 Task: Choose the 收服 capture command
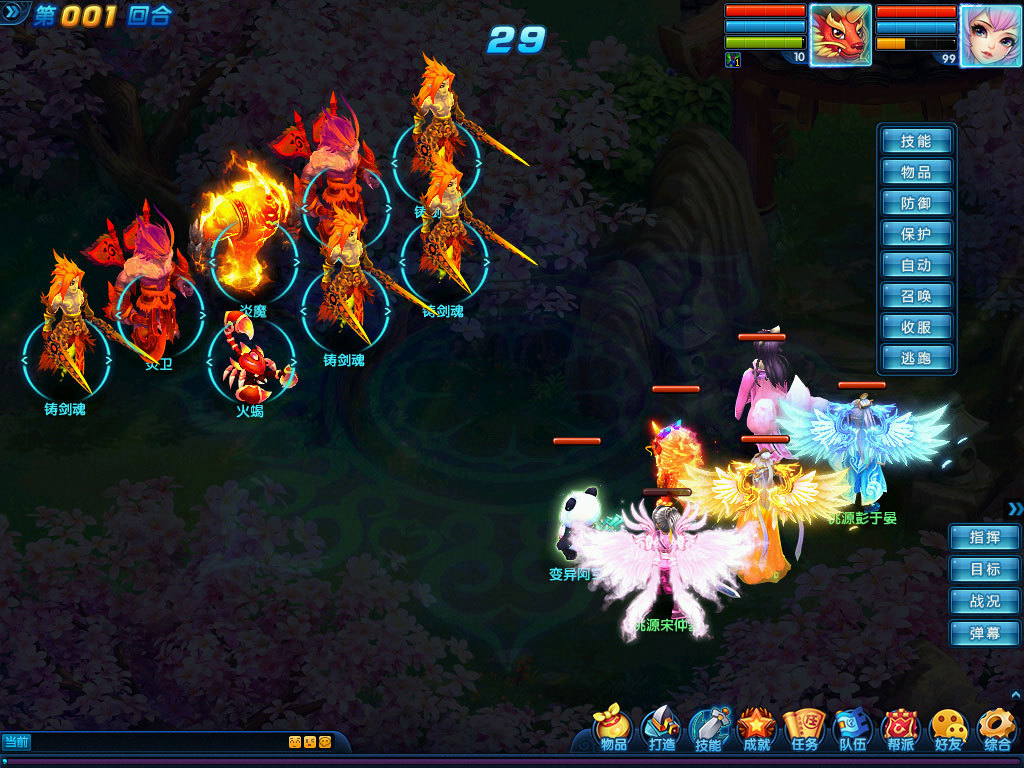[916, 327]
